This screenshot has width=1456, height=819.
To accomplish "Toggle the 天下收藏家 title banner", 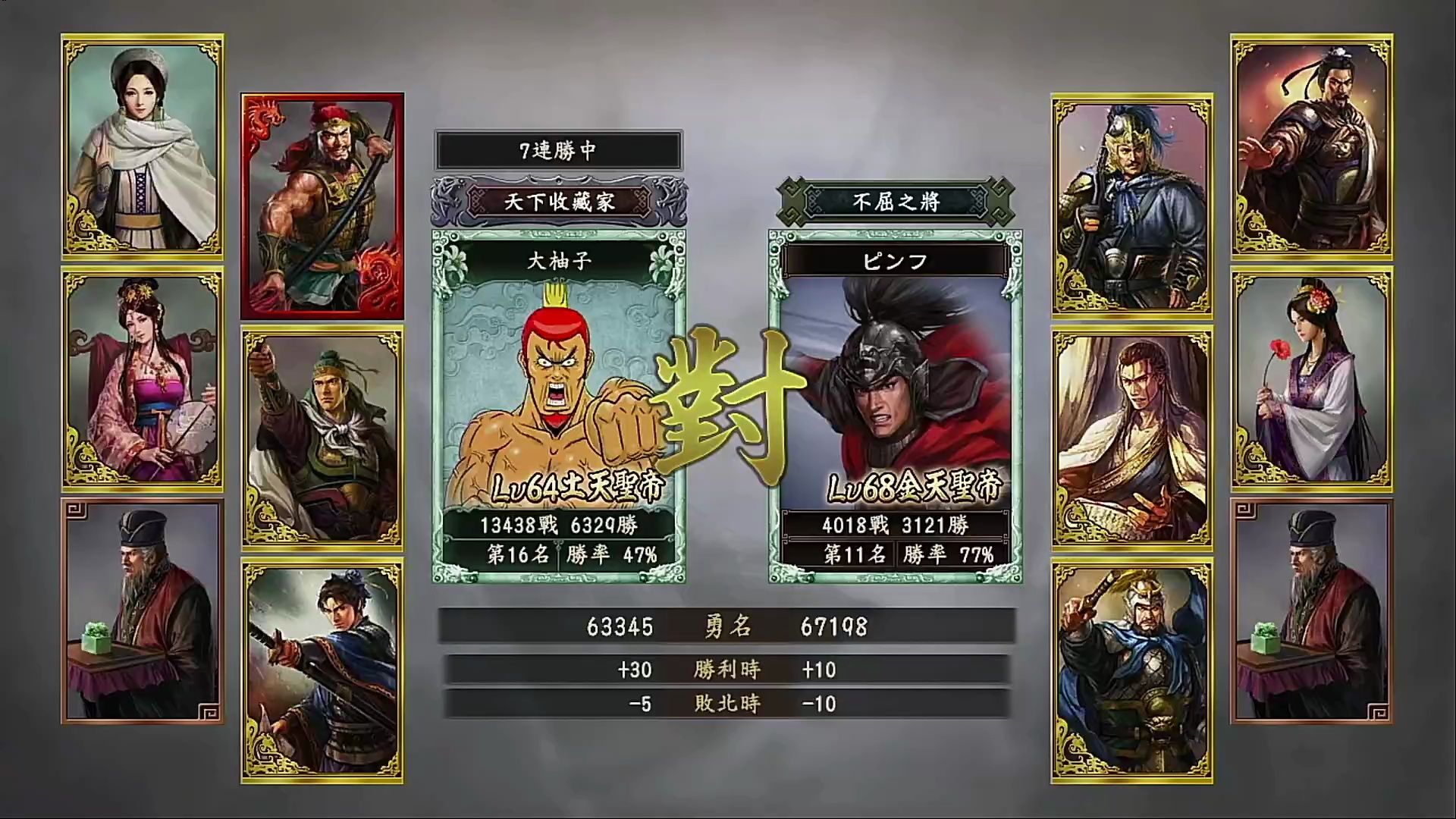I will click(558, 202).
